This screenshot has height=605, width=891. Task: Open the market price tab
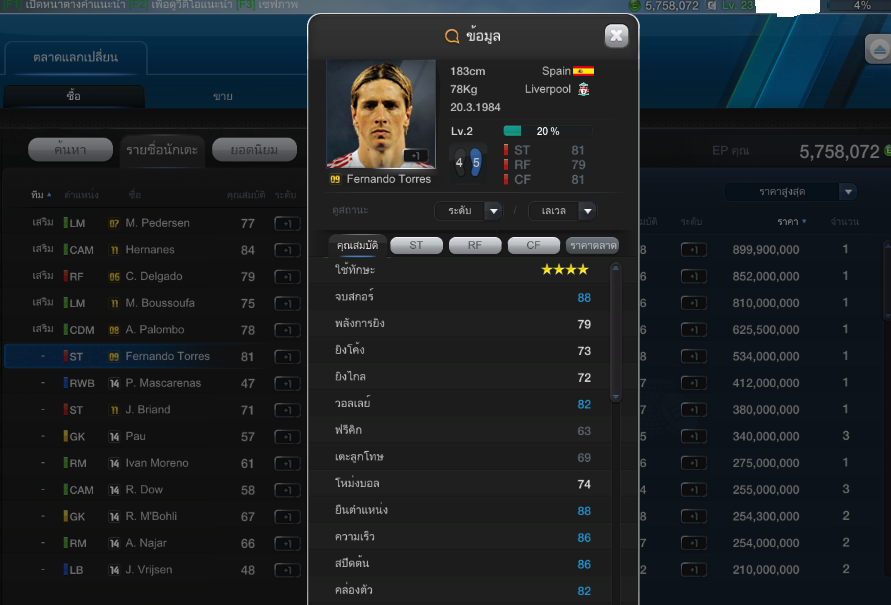tap(592, 245)
